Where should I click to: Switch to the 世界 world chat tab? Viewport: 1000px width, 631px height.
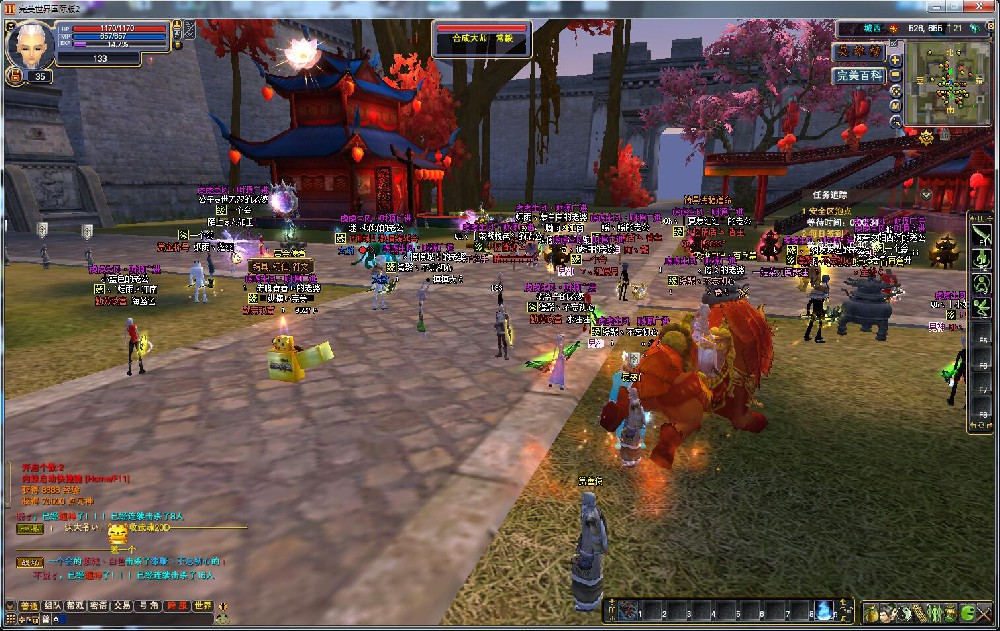click(202, 606)
